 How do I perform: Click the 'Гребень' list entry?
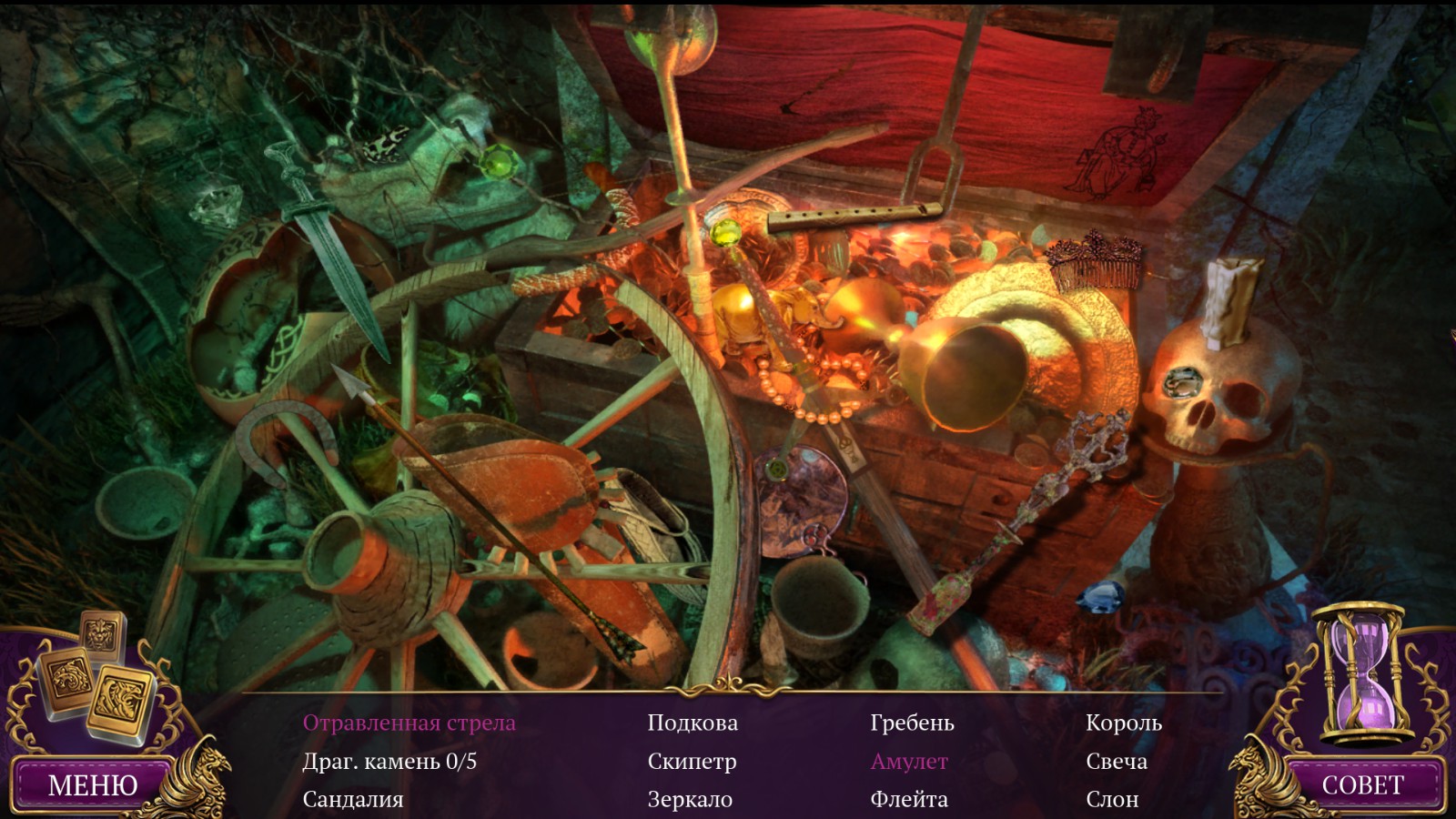tap(912, 723)
